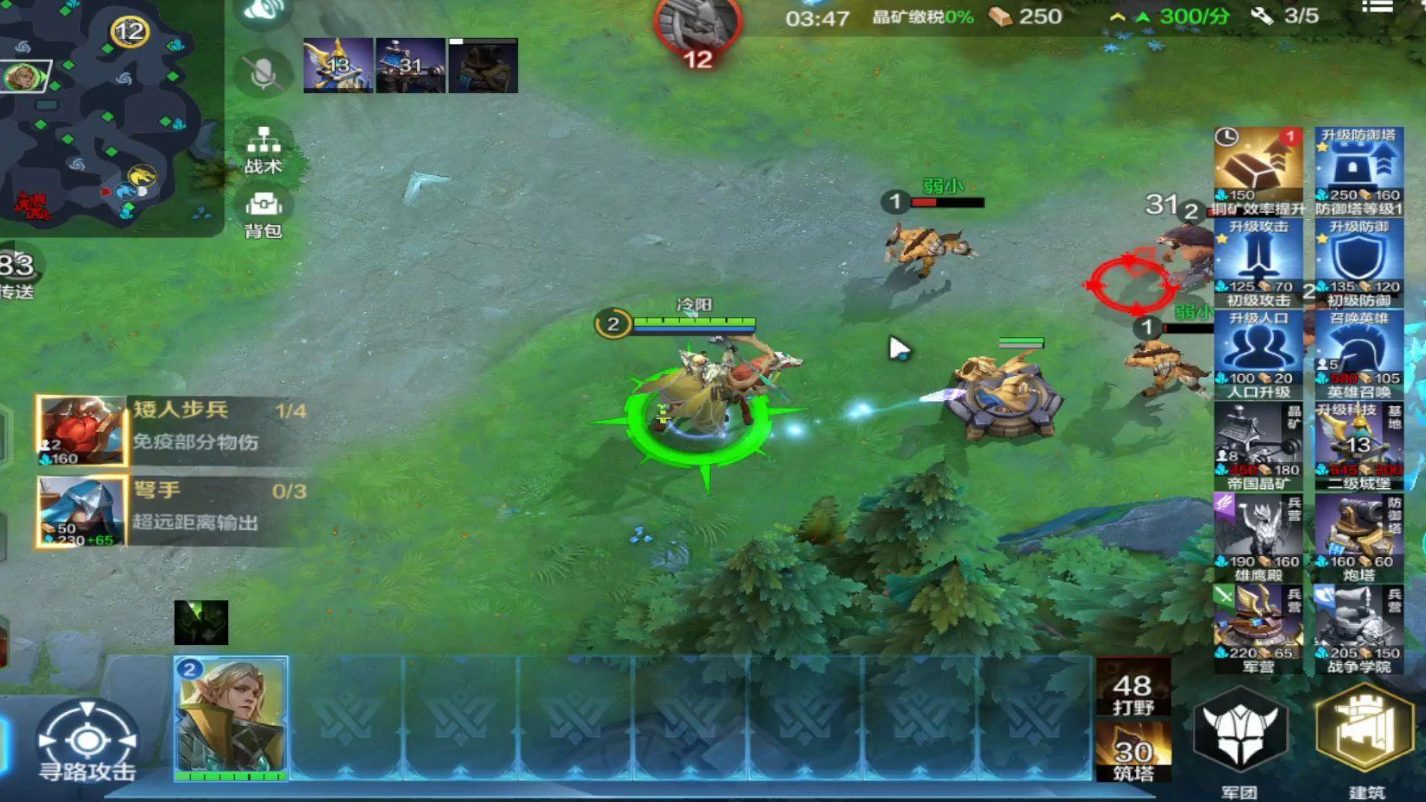Select the 打野 jungle group button
1426x802 pixels.
1133,689
